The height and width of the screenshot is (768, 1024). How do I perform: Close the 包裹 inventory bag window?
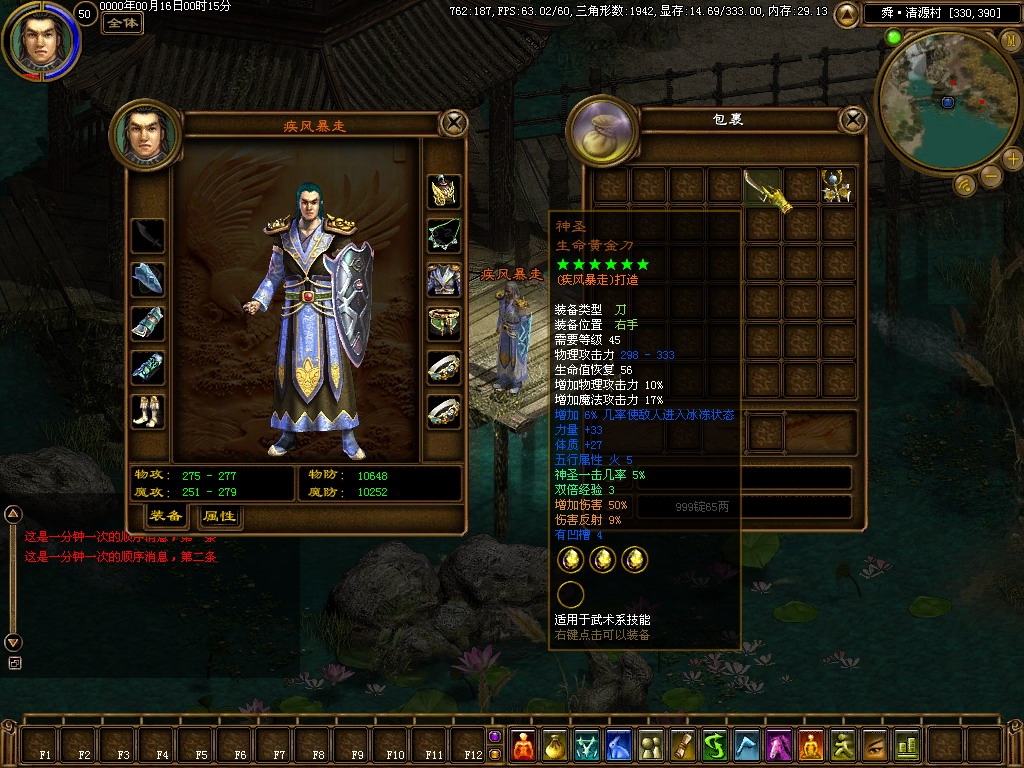pyautogui.click(x=852, y=121)
